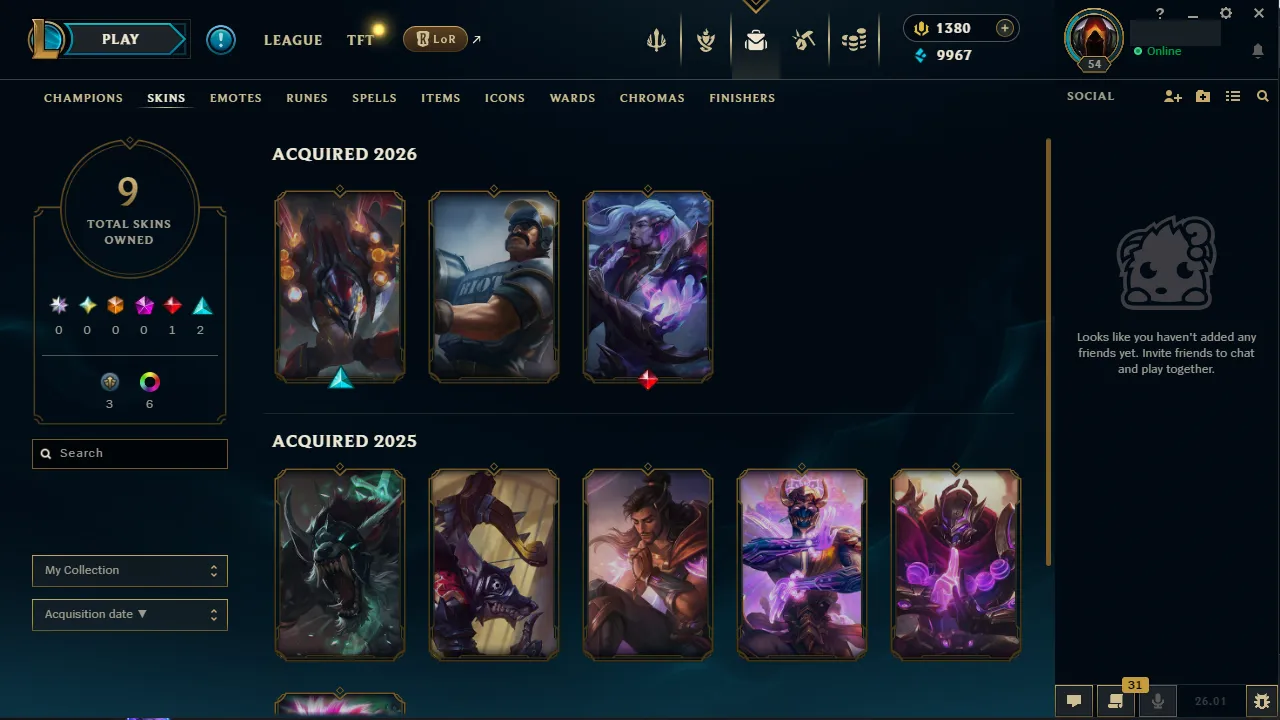Click the rainbow chroma wheel counter
The image size is (1280, 720).
pos(149,382)
